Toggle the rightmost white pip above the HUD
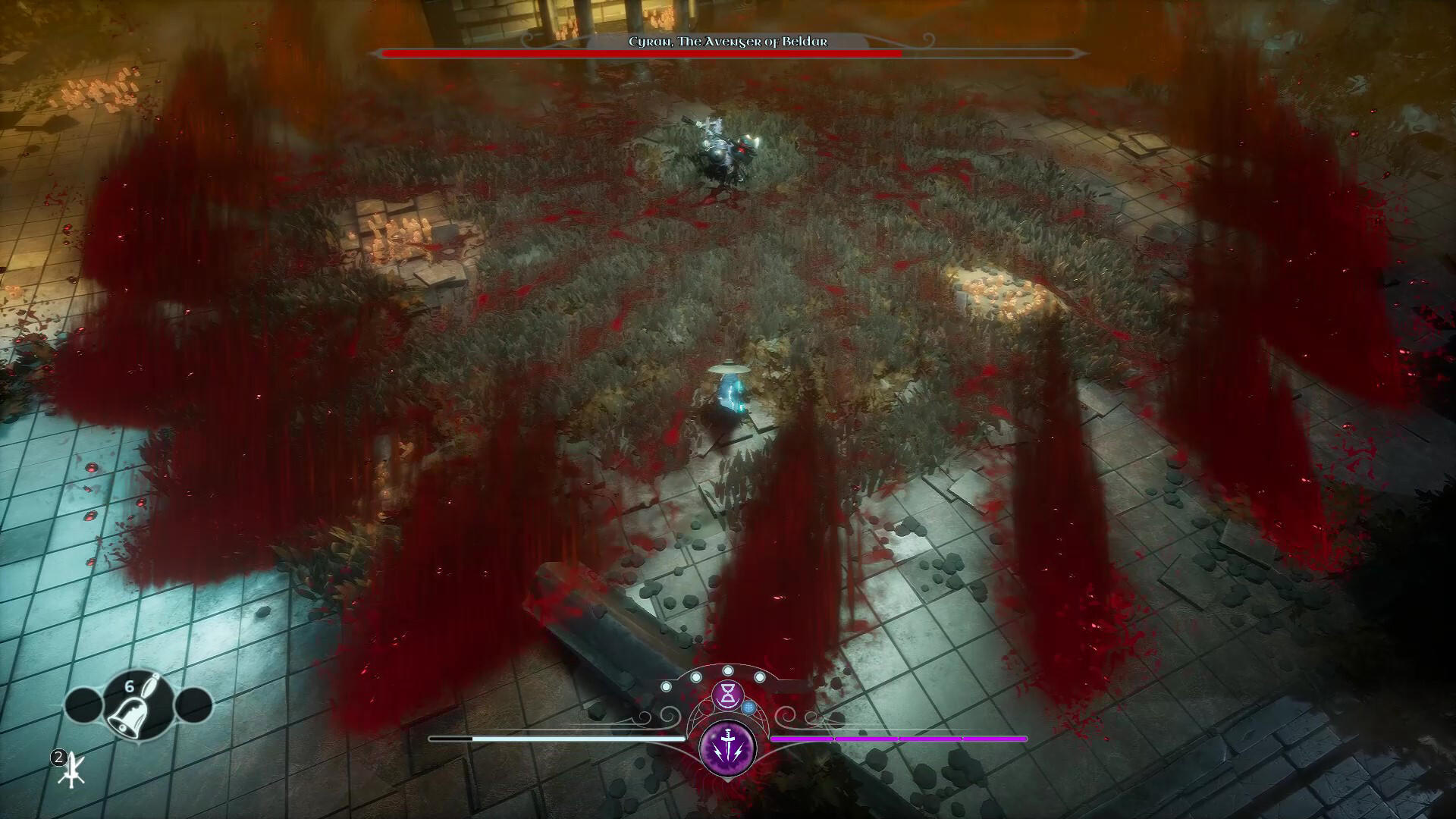The height and width of the screenshot is (819, 1456). point(760,676)
